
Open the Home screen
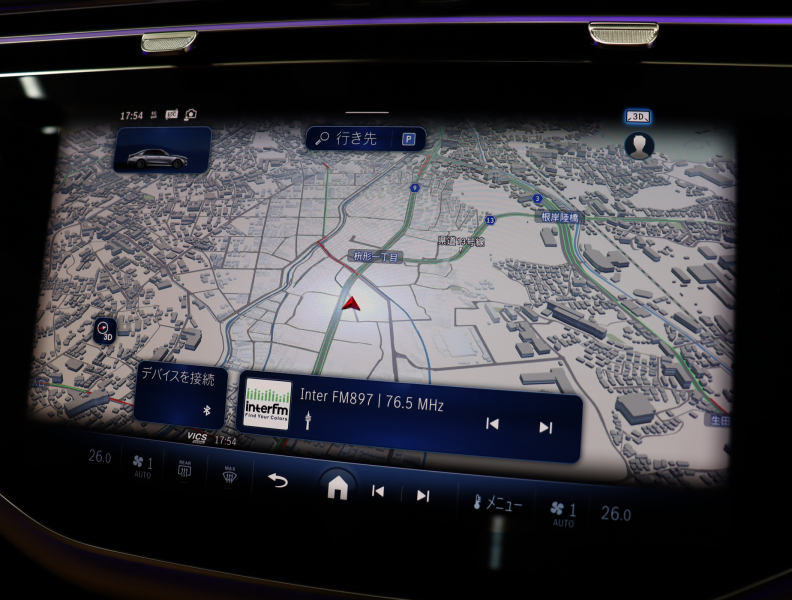coord(338,487)
